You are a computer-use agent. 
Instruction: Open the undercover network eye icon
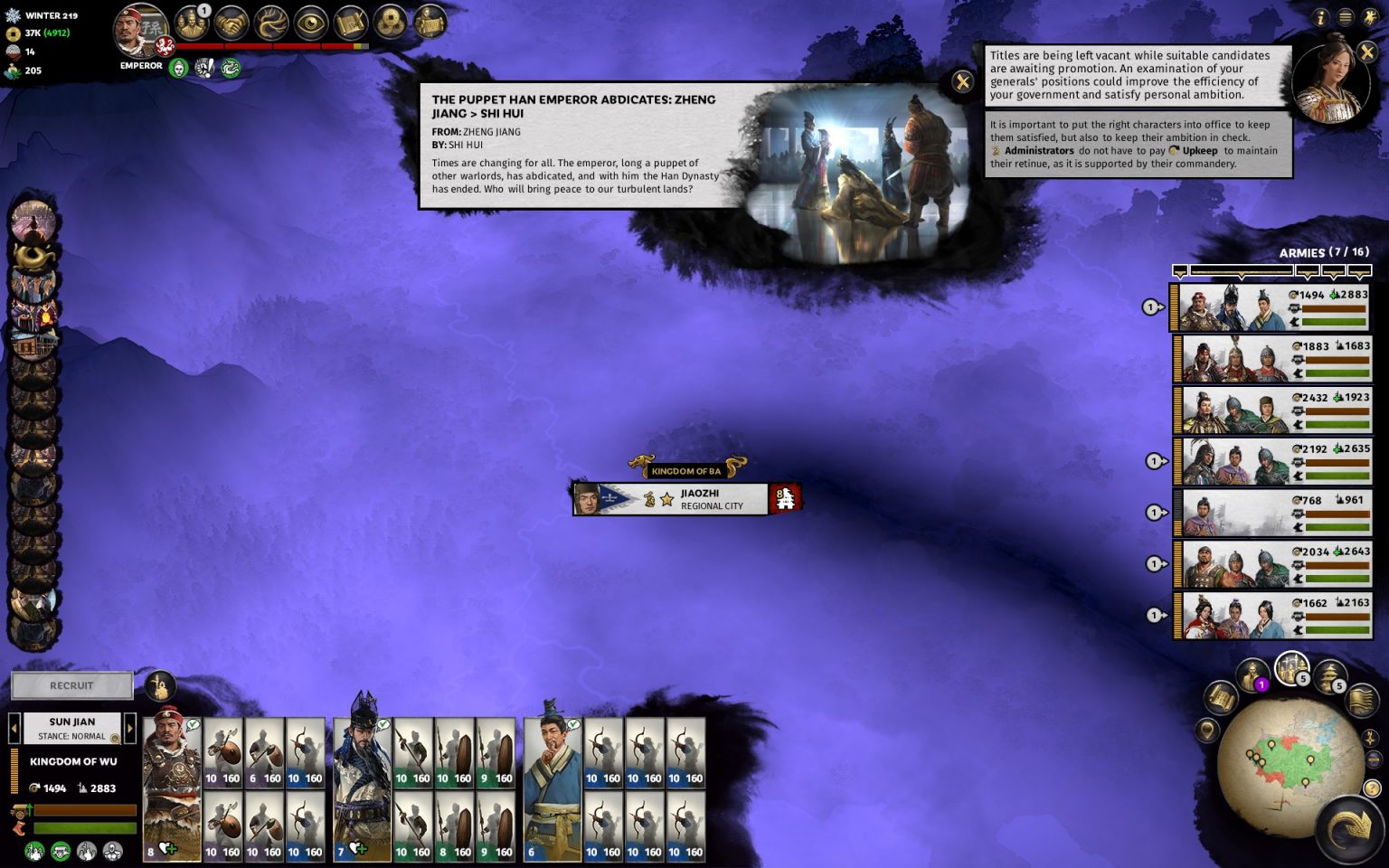[311, 24]
